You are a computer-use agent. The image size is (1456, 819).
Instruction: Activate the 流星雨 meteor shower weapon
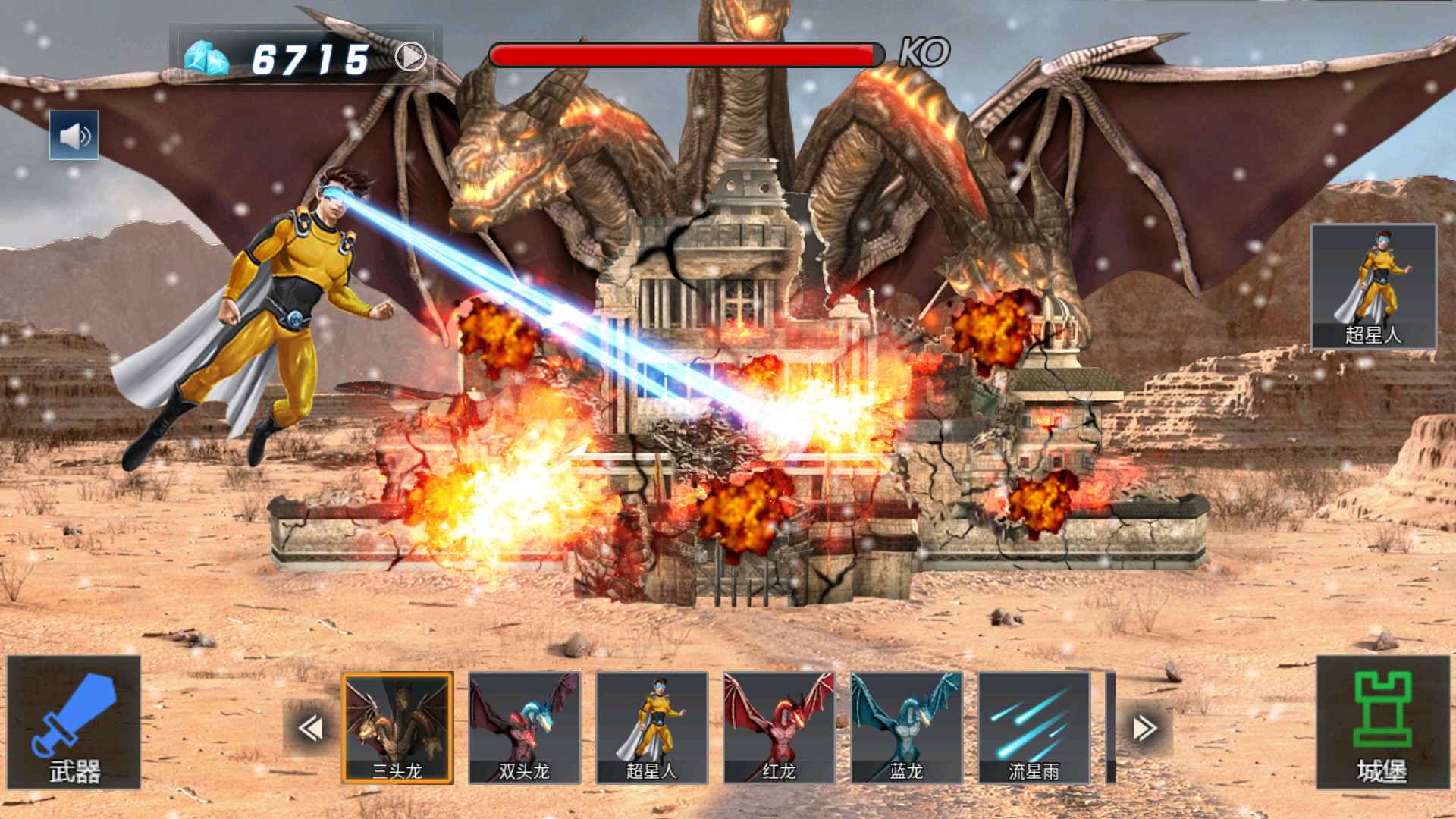point(1034,727)
